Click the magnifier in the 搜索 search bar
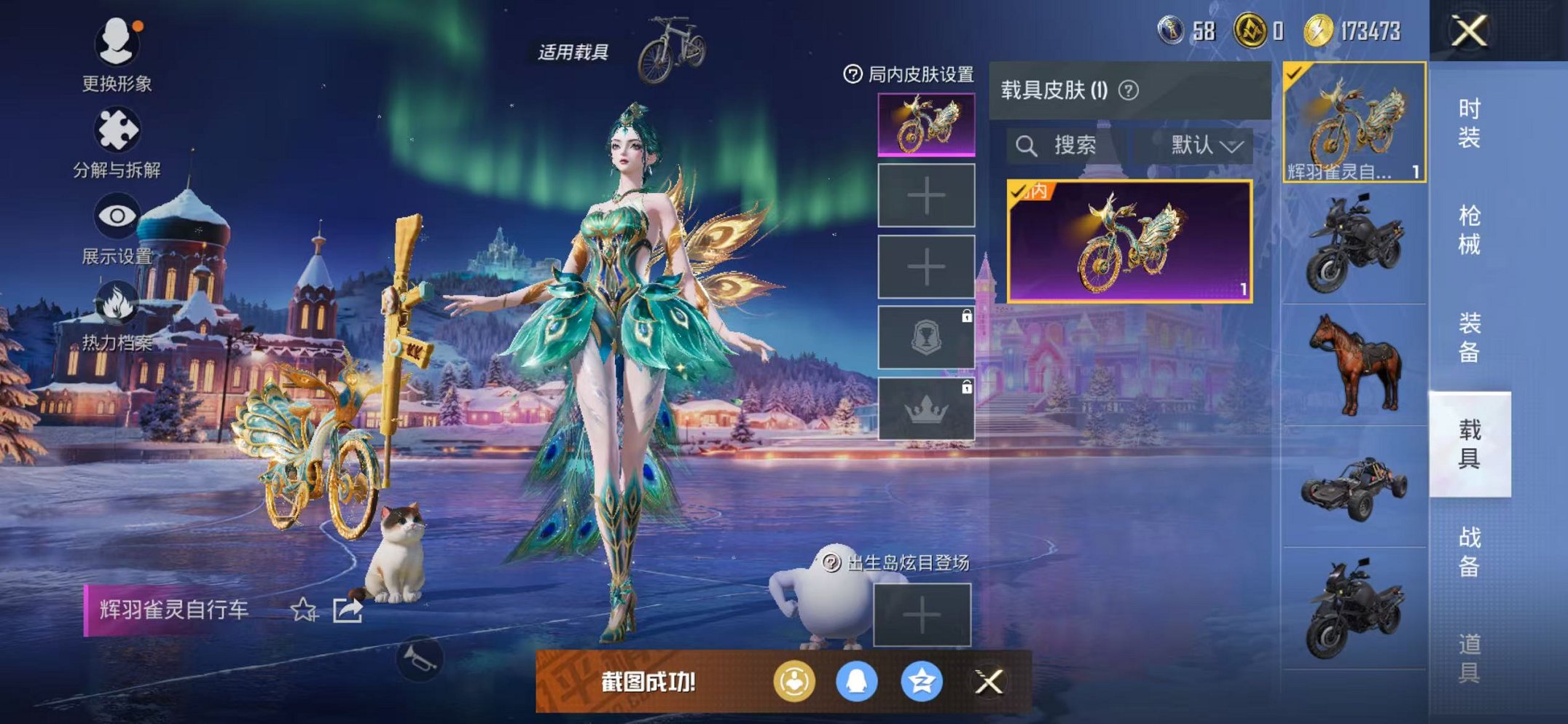This screenshot has height=724, width=1568. pos(1028,145)
